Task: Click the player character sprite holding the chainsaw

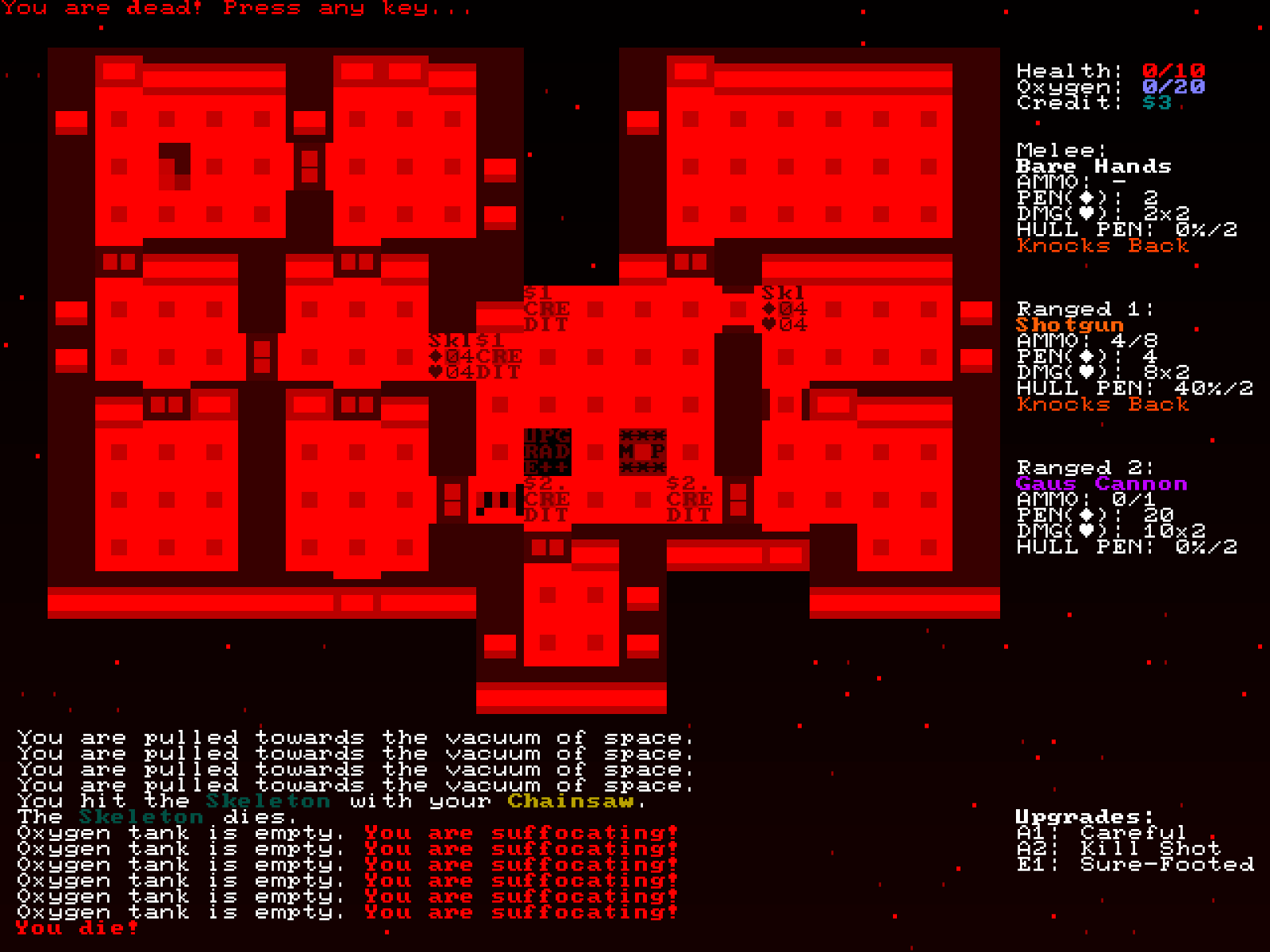Action: (x=496, y=501)
